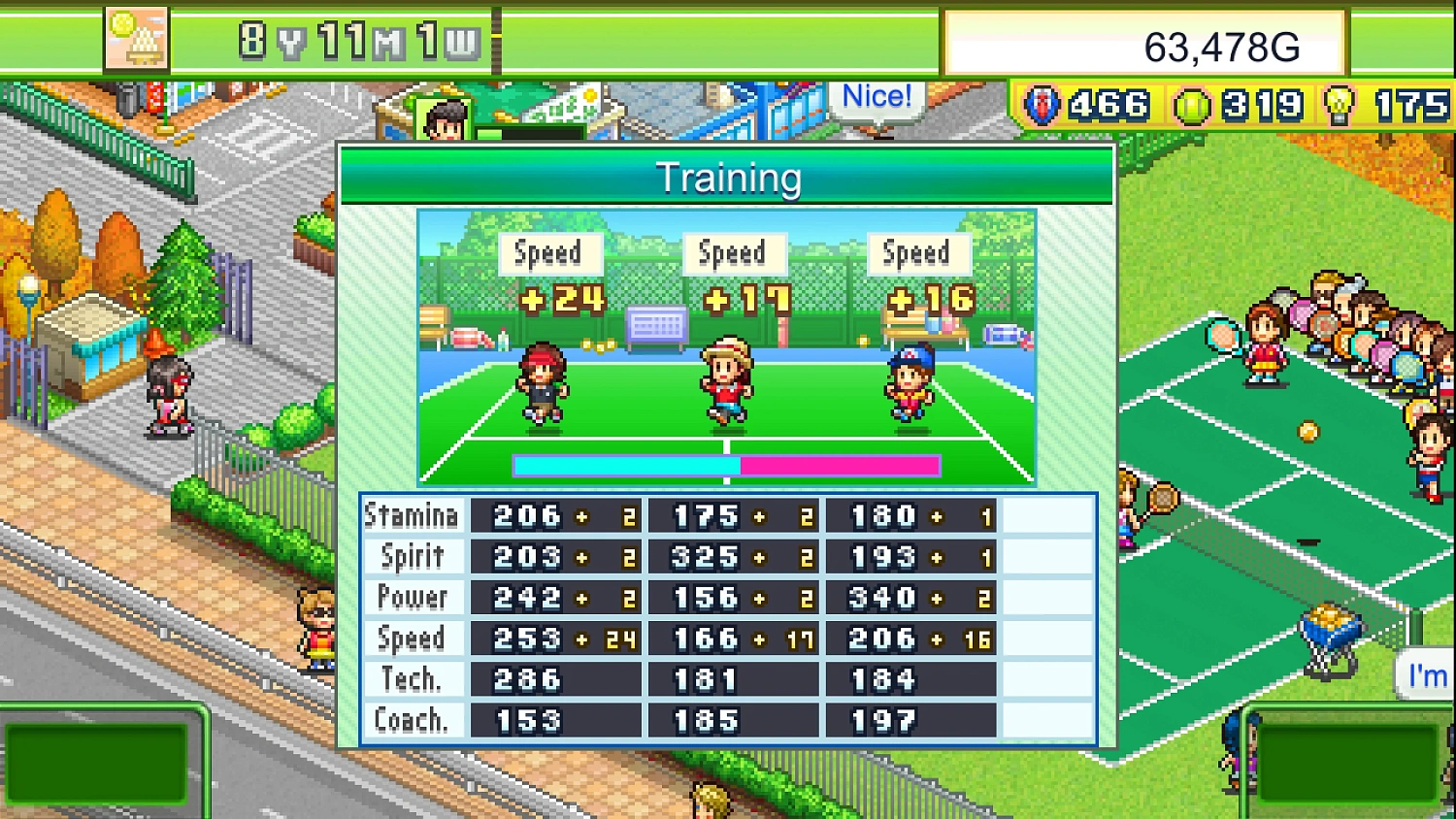Viewport: 1456px width, 819px height.
Task: Click the Coach. stat row label
Action: [412, 719]
